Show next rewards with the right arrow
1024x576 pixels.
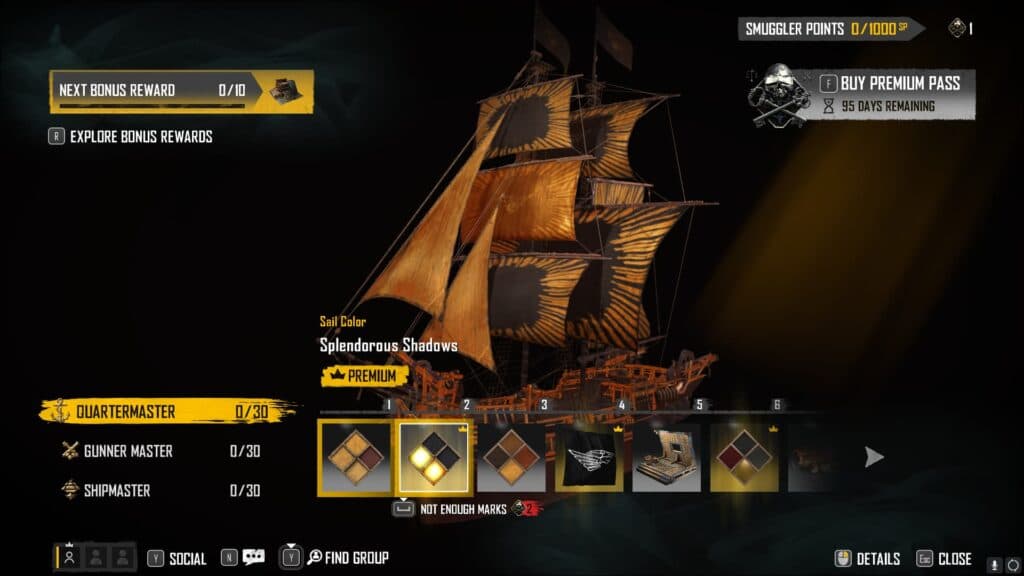point(874,457)
